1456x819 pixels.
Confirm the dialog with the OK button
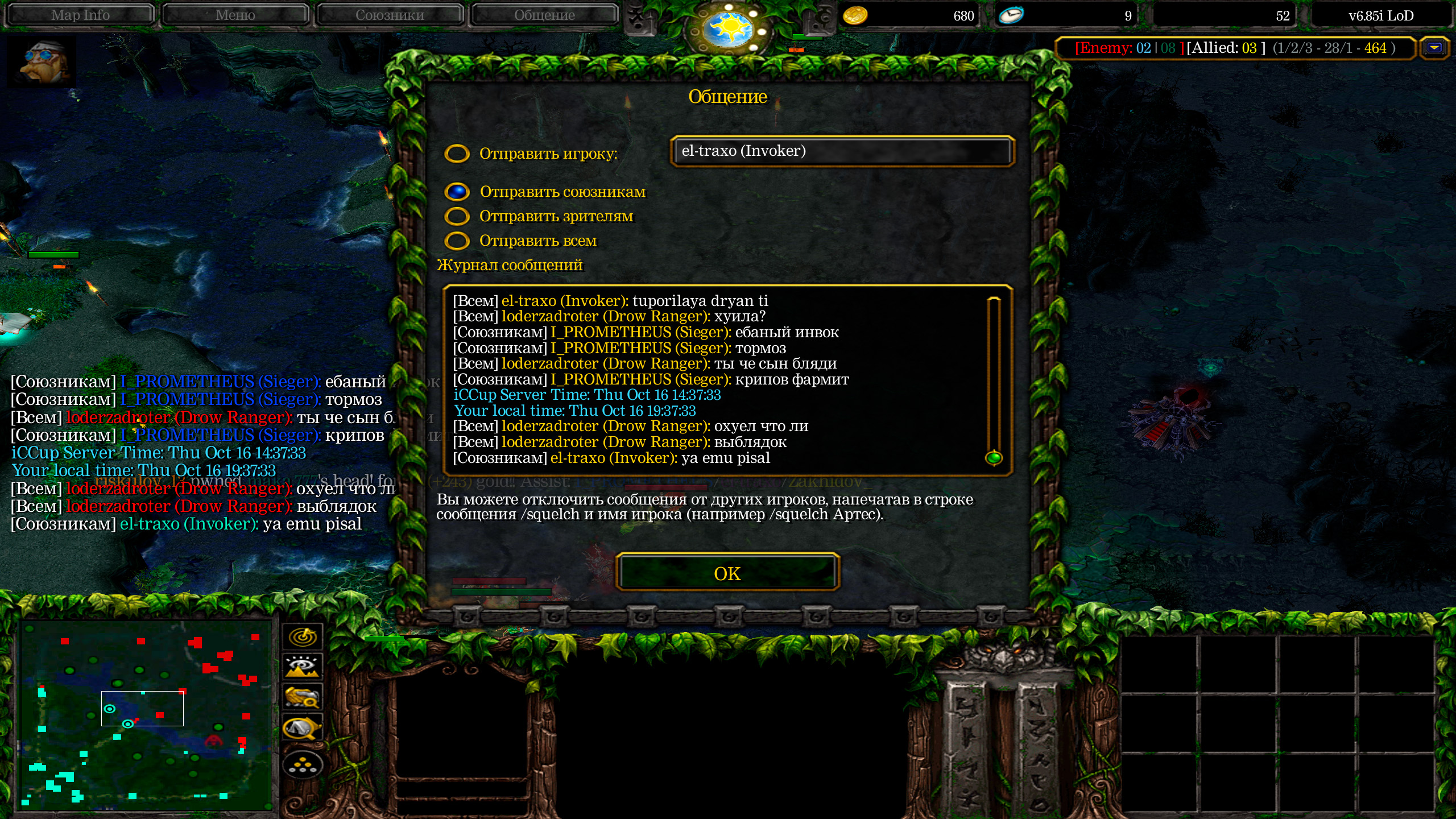pyautogui.click(x=727, y=573)
